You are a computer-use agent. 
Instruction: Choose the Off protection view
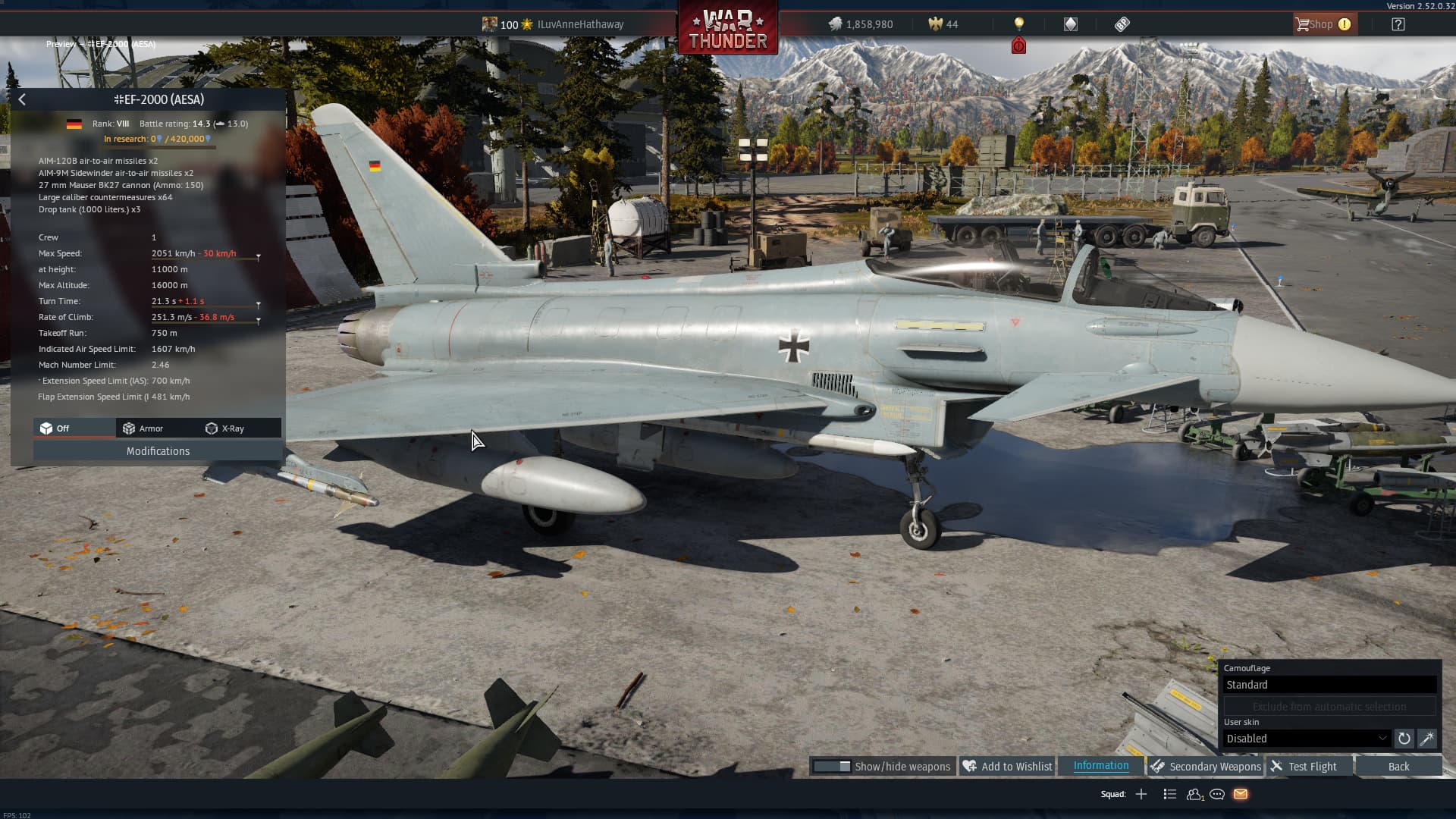point(55,428)
